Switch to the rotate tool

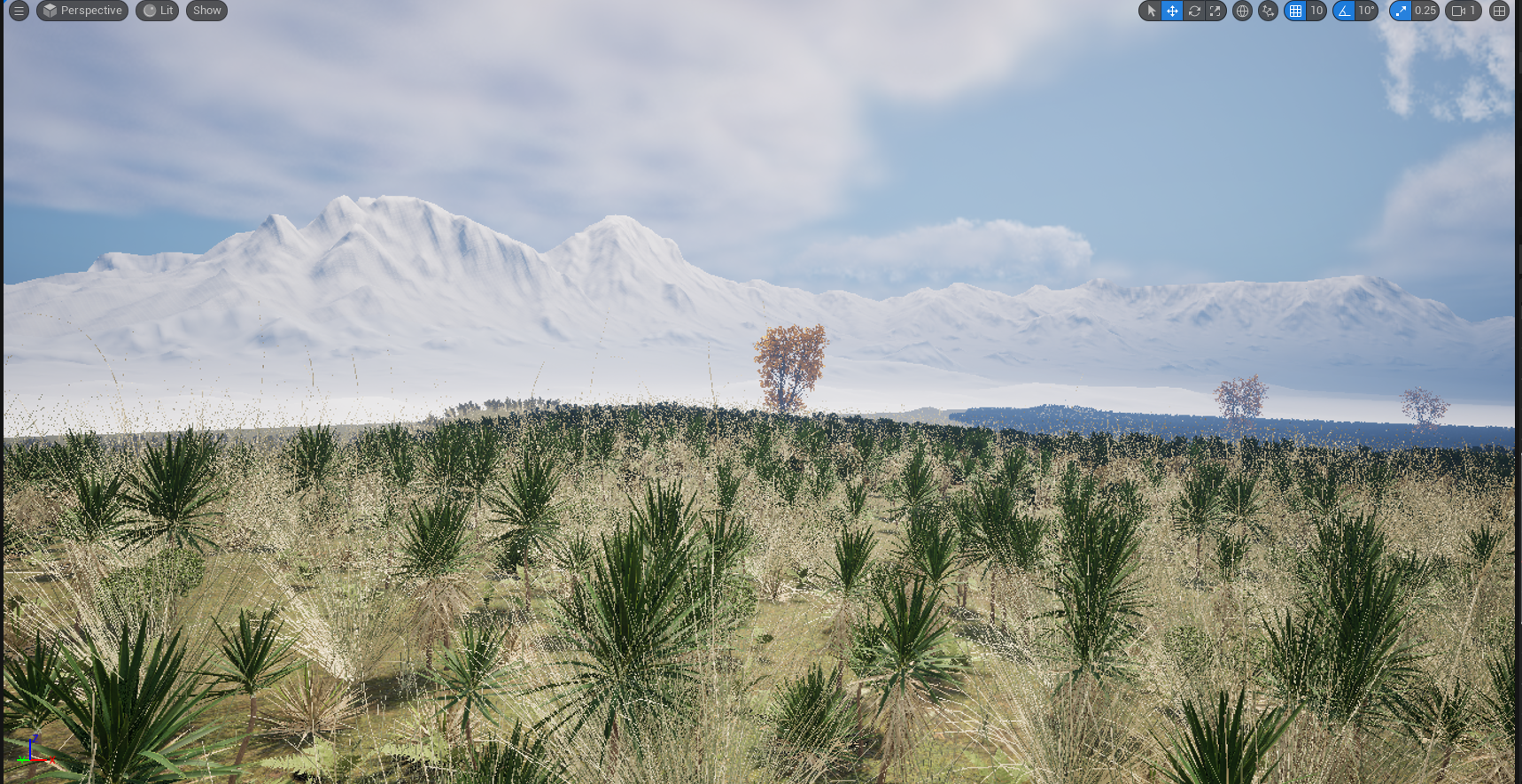pos(1194,11)
